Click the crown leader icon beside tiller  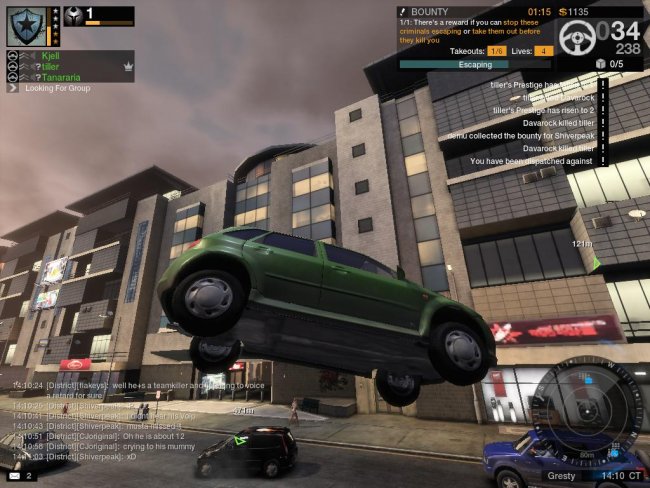[128, 66]
